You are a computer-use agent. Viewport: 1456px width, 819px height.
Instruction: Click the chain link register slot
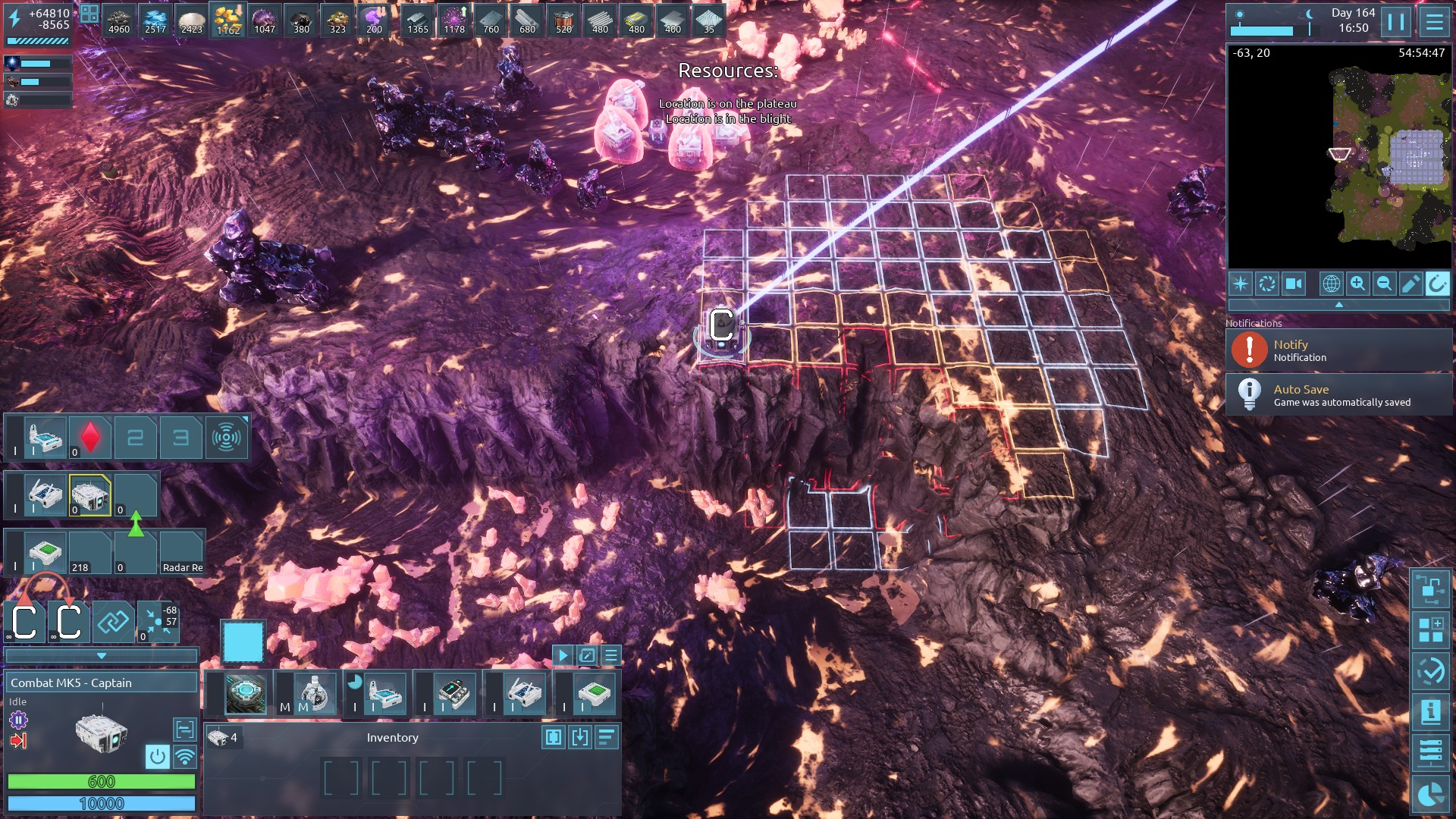tap(113, 623)
